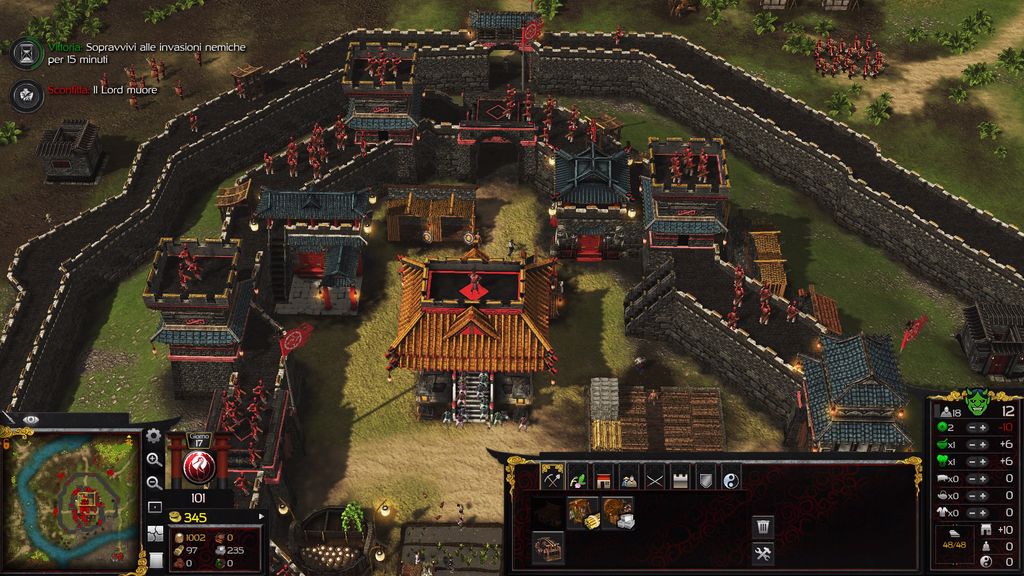Activate the trash can delete building button

pyautogui.click(x=762, y=525)
